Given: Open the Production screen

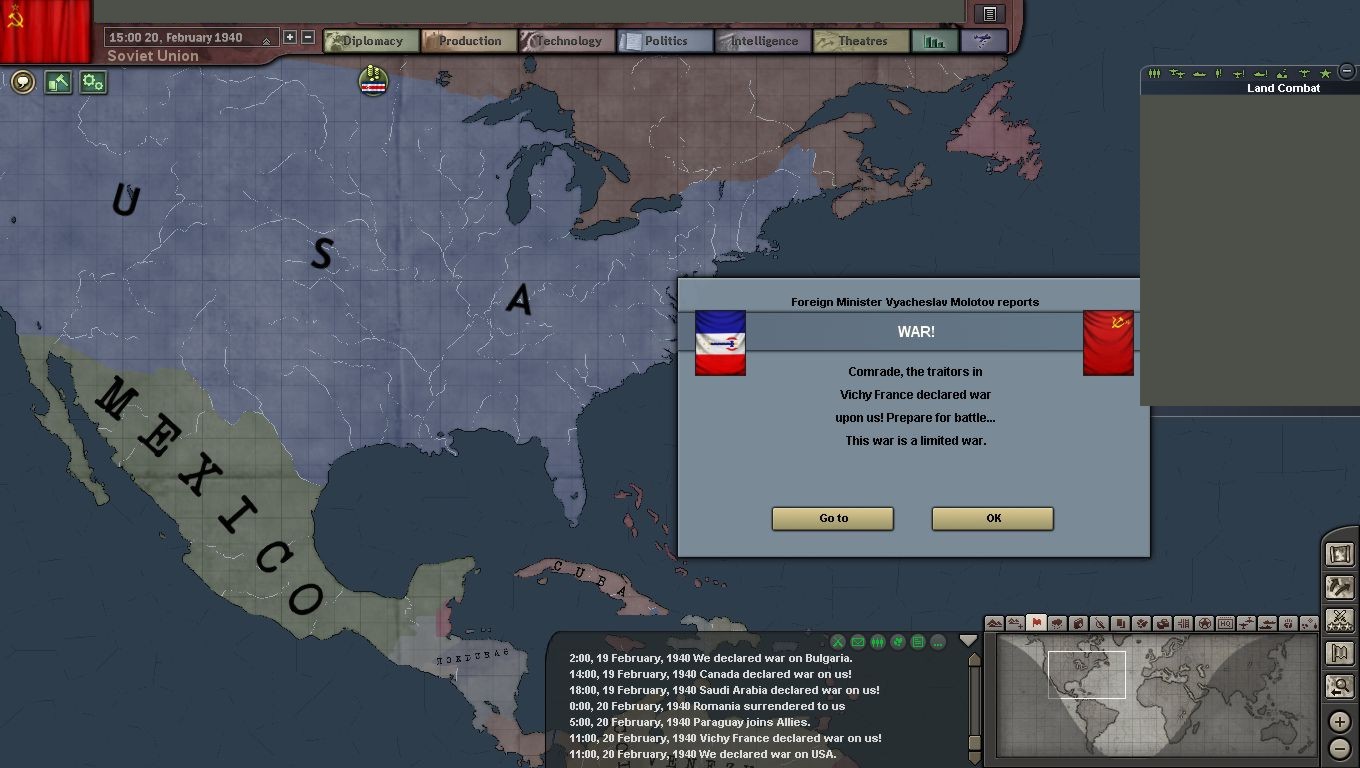Looking at the screenshot, I should click(x=468, y=41).
